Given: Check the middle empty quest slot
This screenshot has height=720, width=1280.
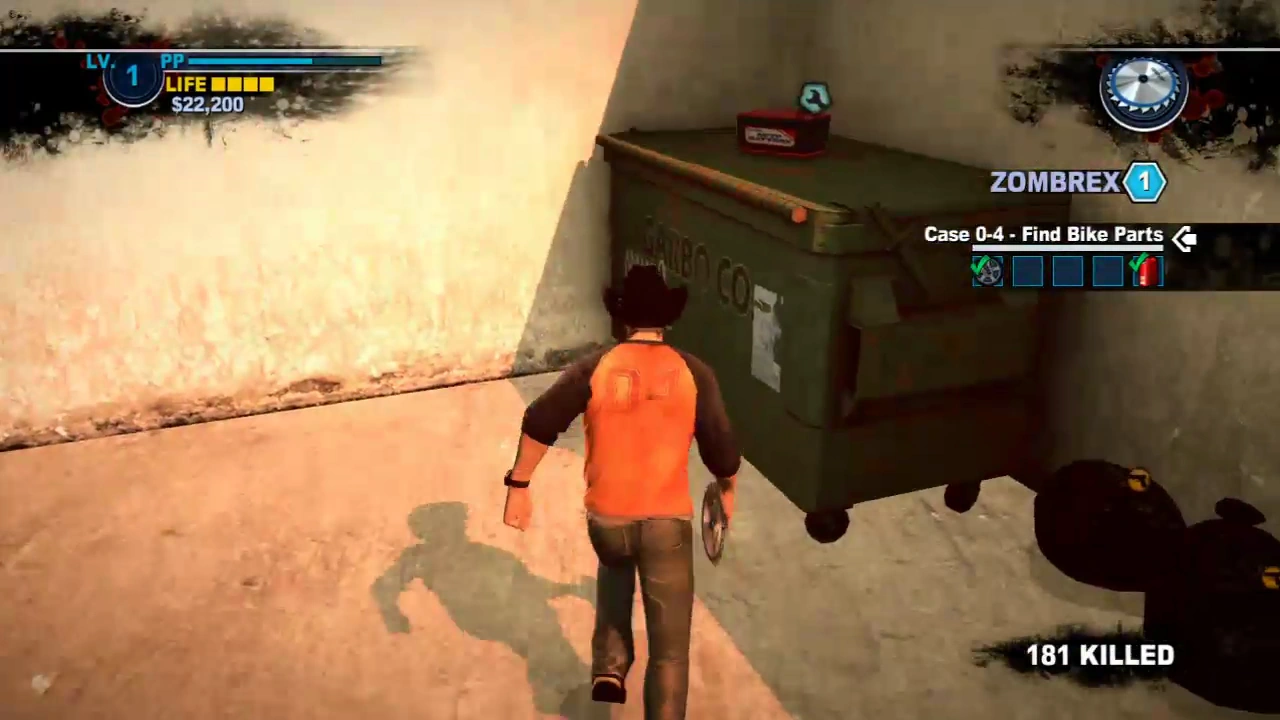Looking at the screenshot, I should coord(1066,270).
